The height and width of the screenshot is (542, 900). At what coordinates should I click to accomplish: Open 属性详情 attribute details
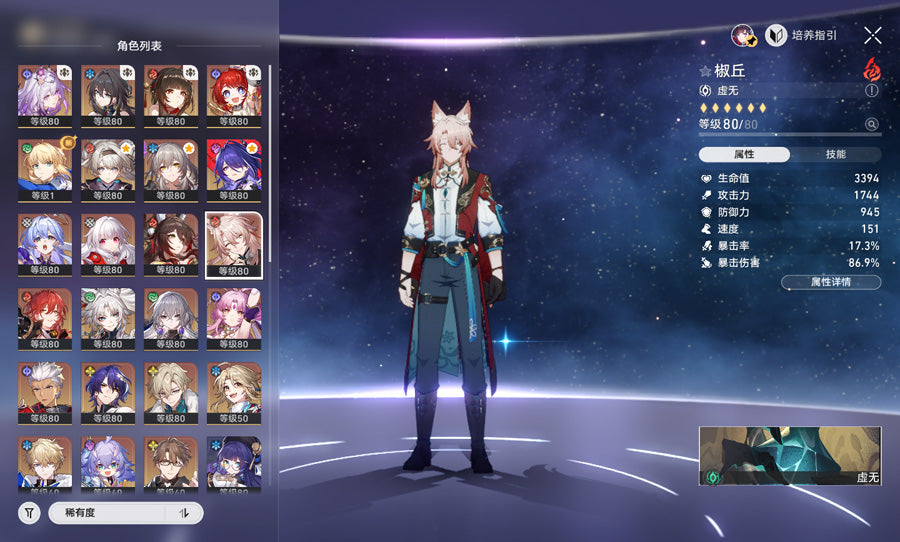(830, 283)
